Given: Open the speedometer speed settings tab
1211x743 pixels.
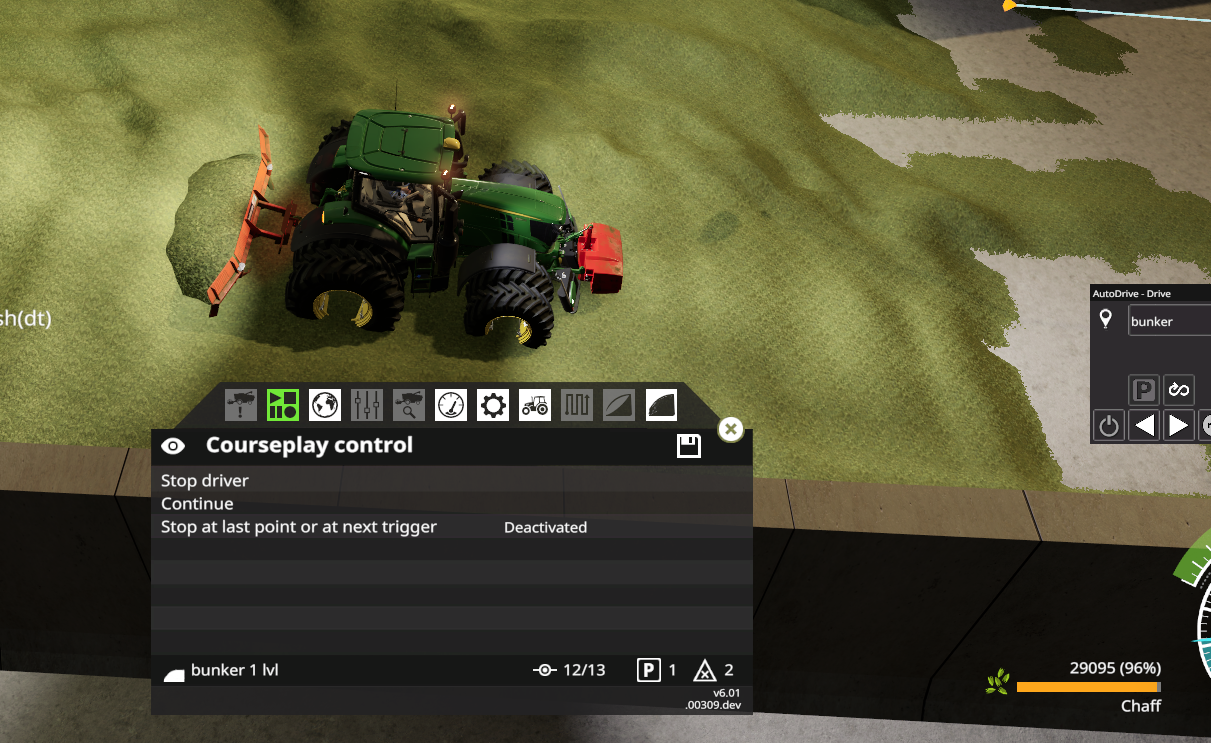Looking at the screenshot, I should [451, 405].
